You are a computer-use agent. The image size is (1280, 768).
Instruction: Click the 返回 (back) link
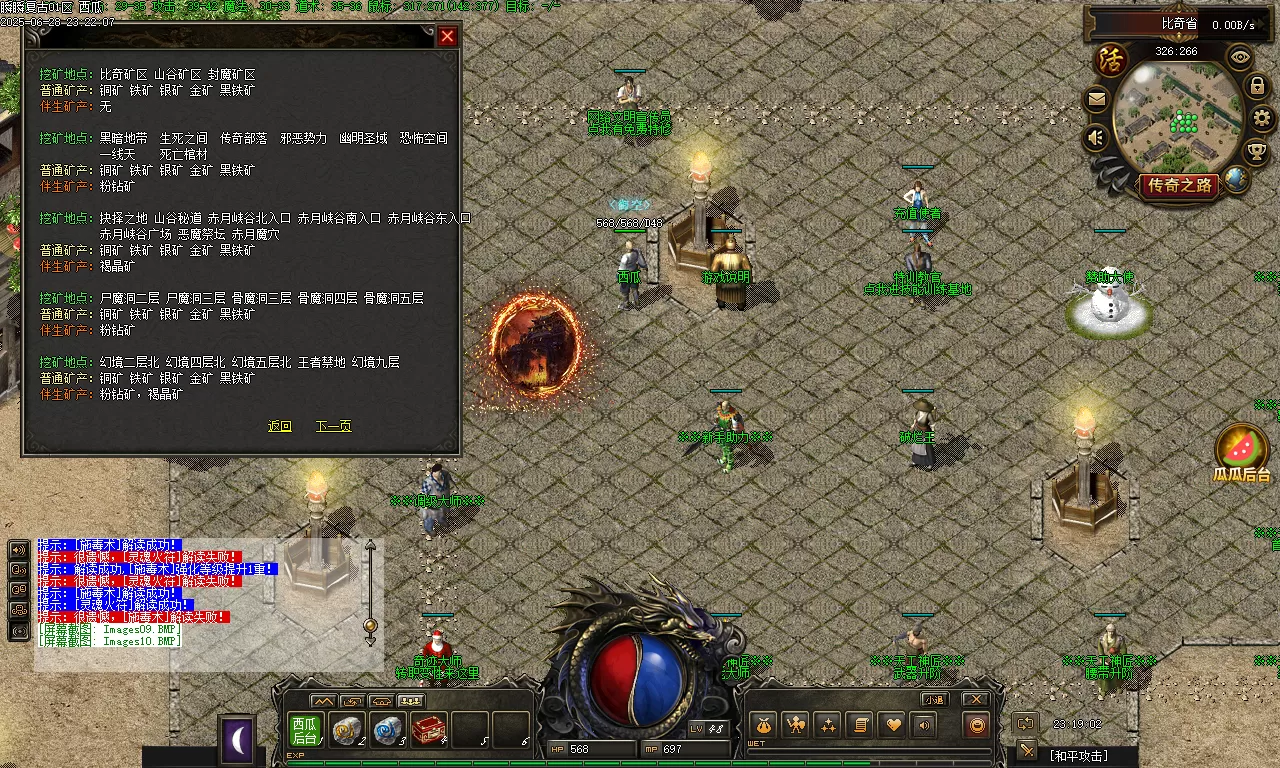coord(279,426)
